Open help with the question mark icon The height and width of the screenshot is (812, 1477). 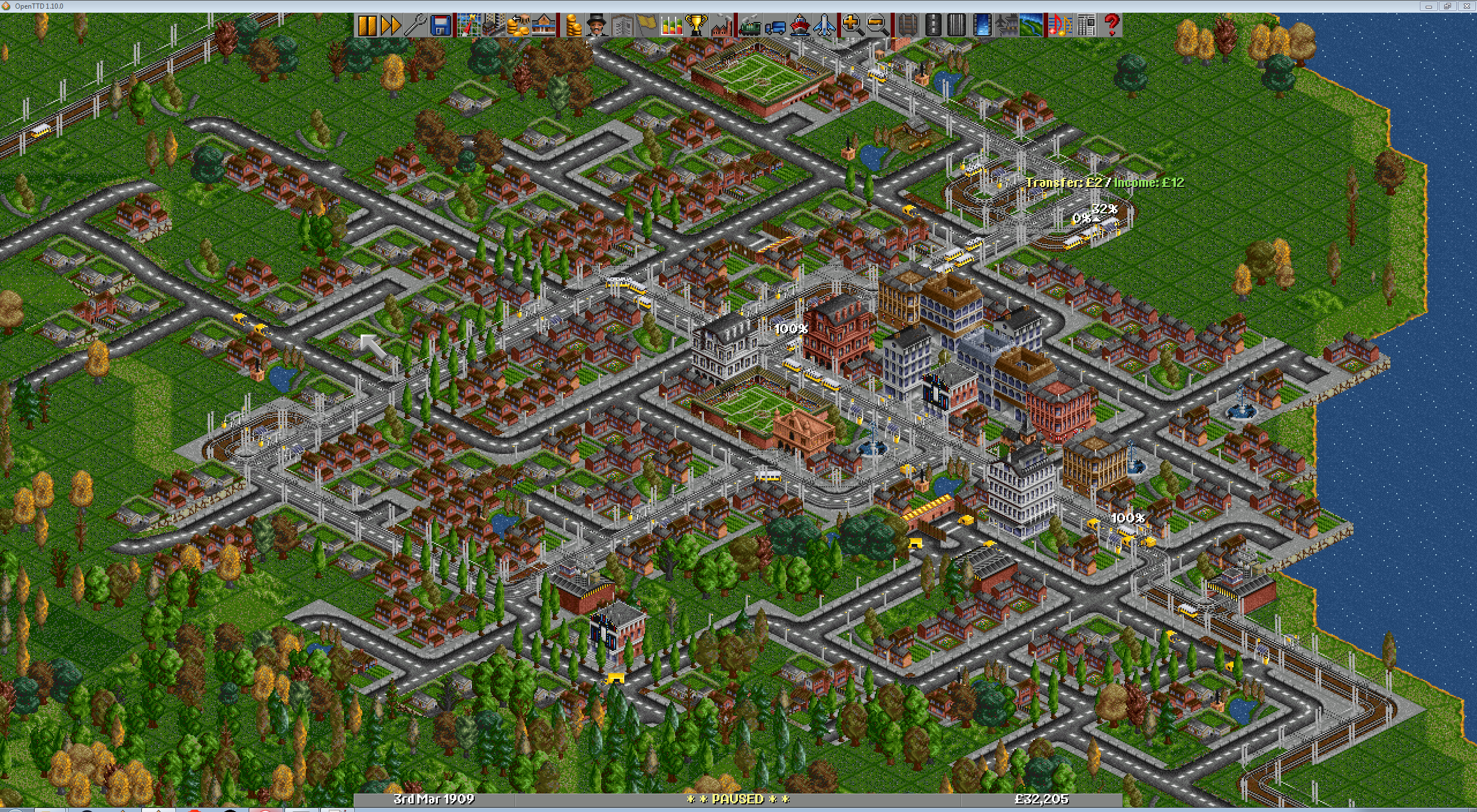[x=1111, y=23]
